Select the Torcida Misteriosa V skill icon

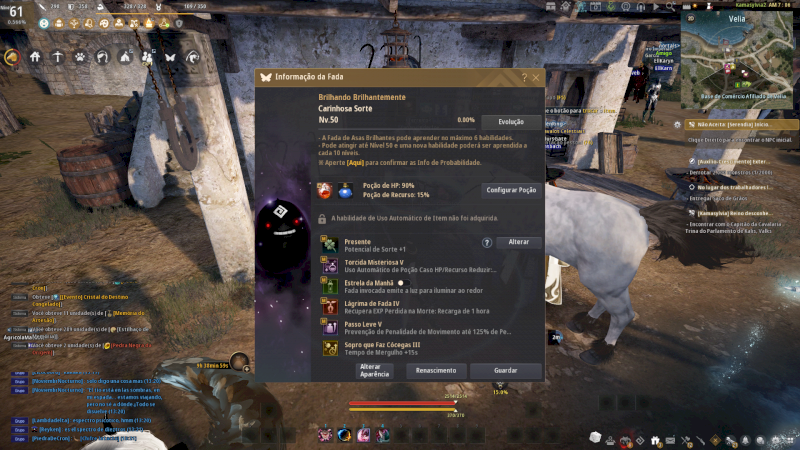pos(329,264)
